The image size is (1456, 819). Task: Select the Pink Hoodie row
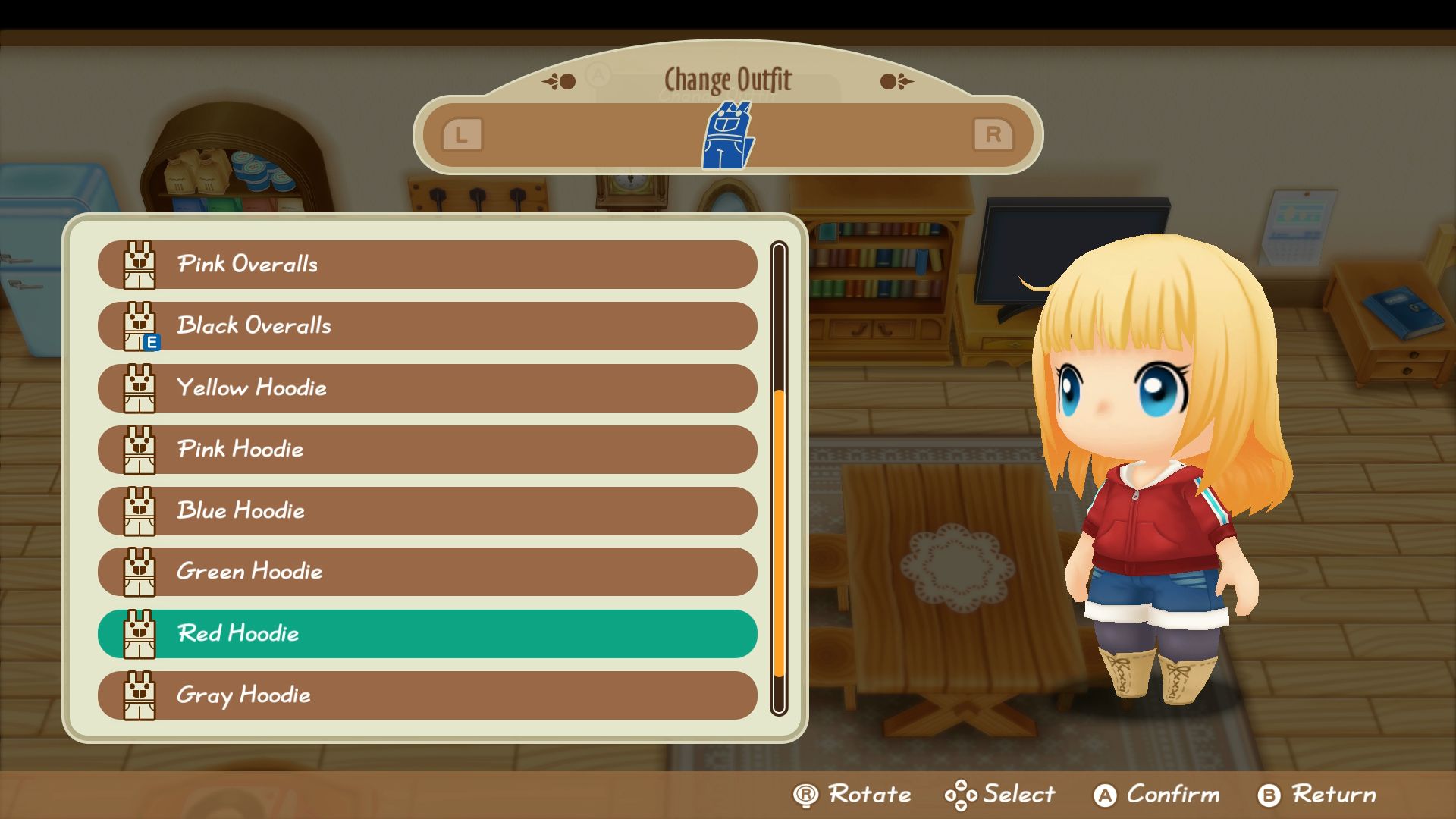pyautogui.click(x=427, y=450)
